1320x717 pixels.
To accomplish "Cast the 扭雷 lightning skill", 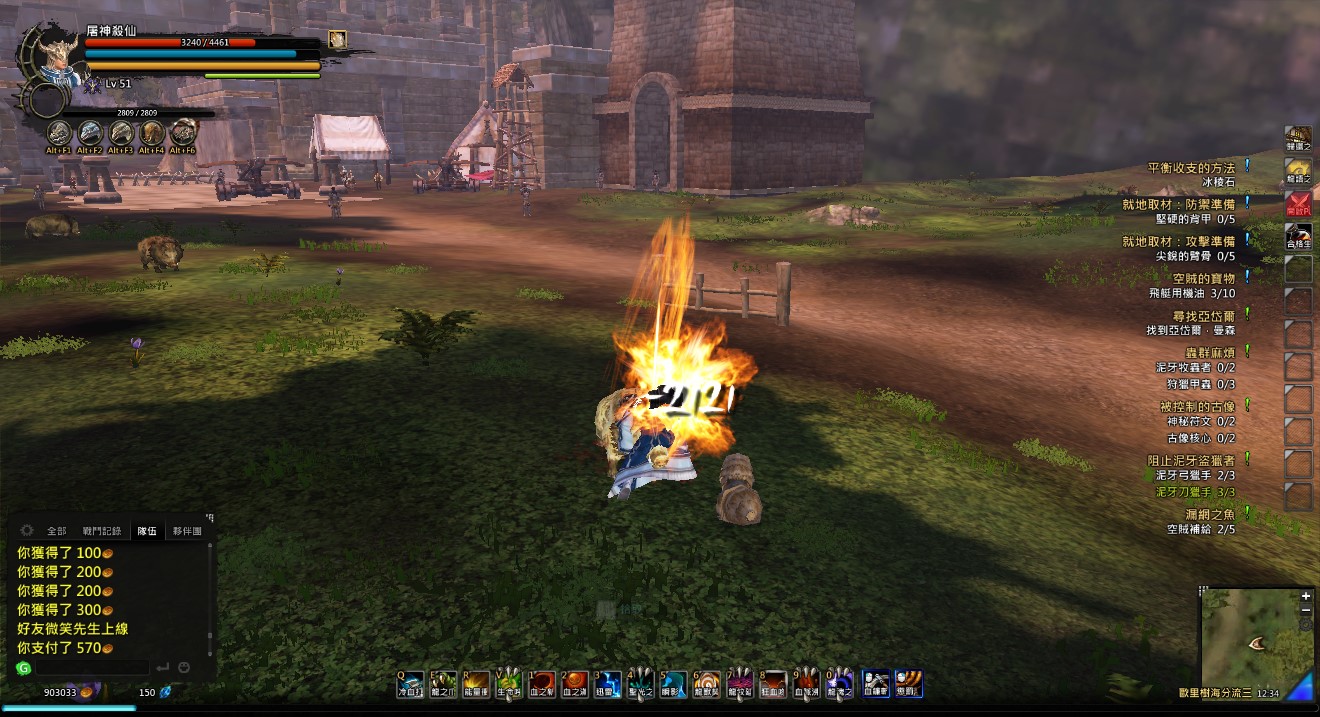I will pos(608,684).
